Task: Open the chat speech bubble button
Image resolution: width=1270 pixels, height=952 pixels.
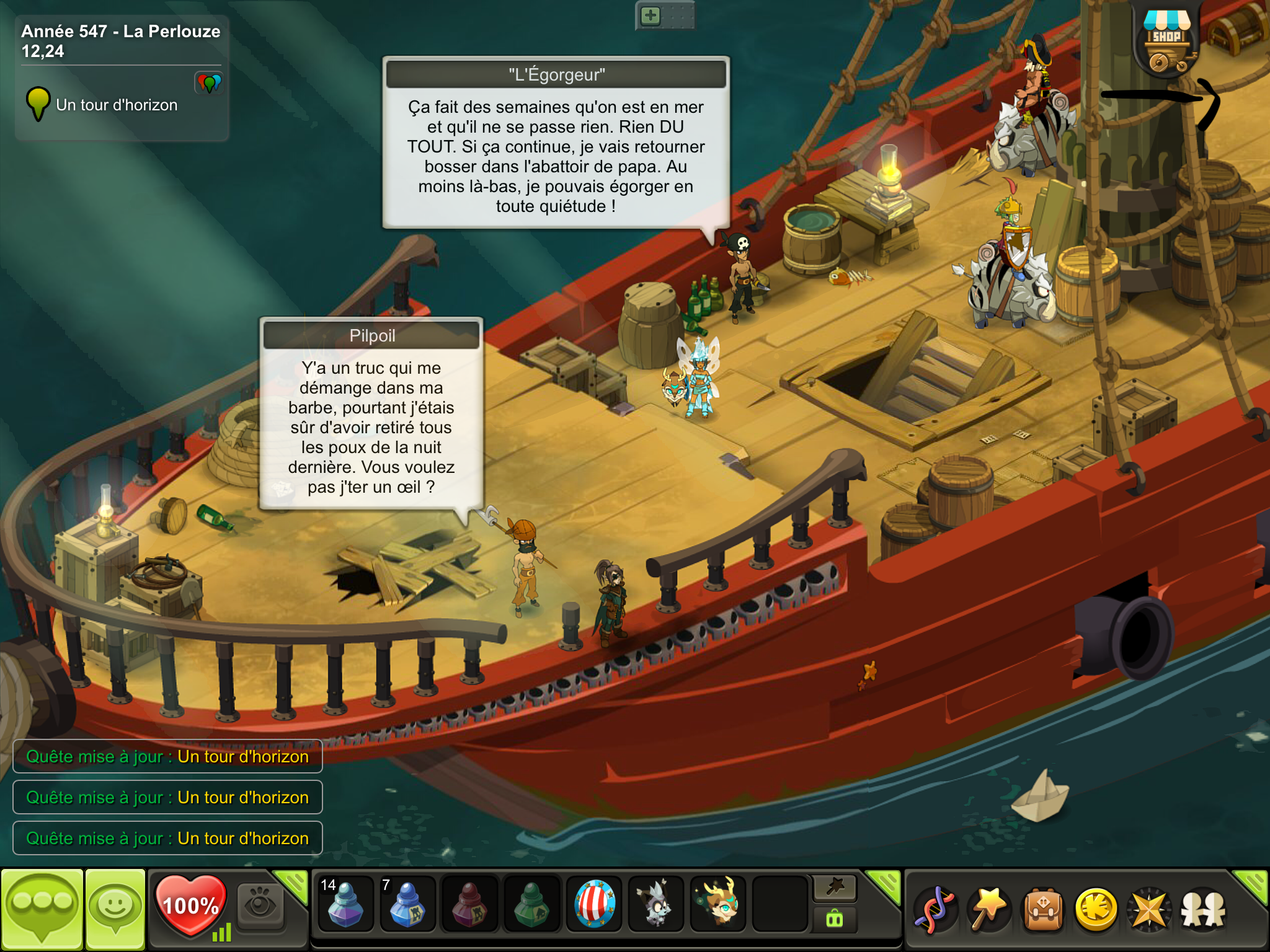Action: [42, 908]
